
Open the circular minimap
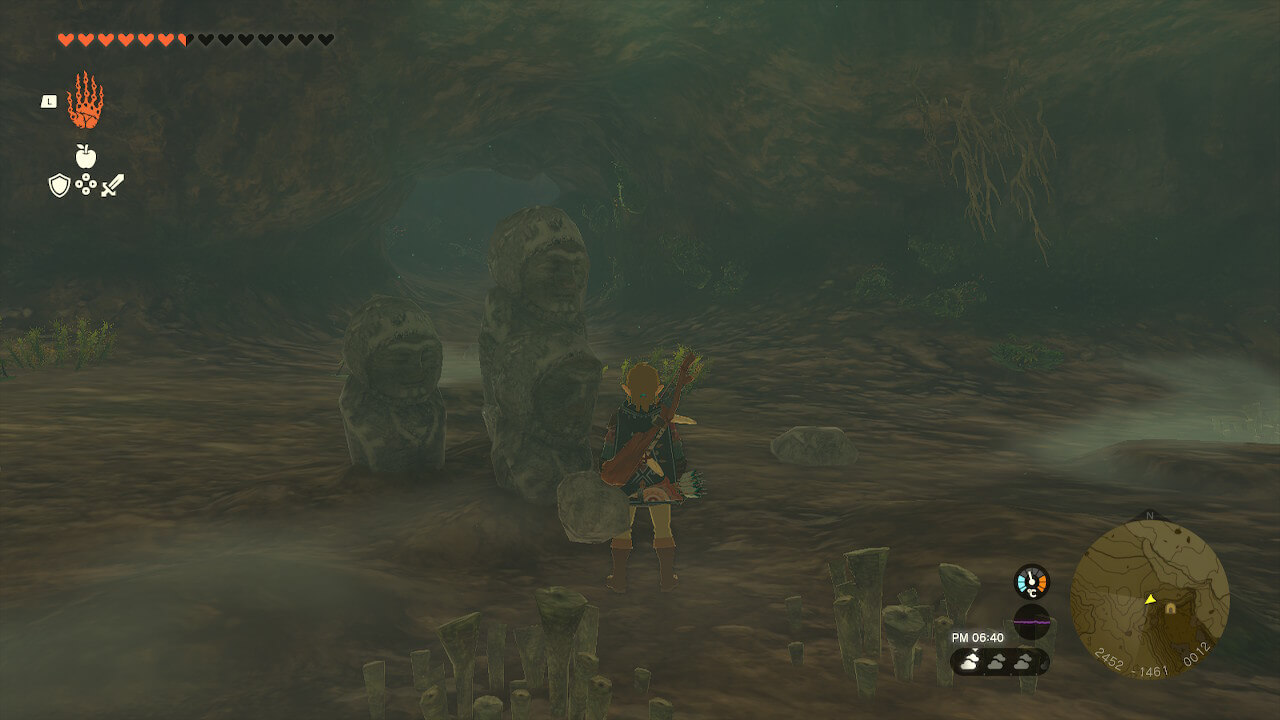tap(1149, 599)
